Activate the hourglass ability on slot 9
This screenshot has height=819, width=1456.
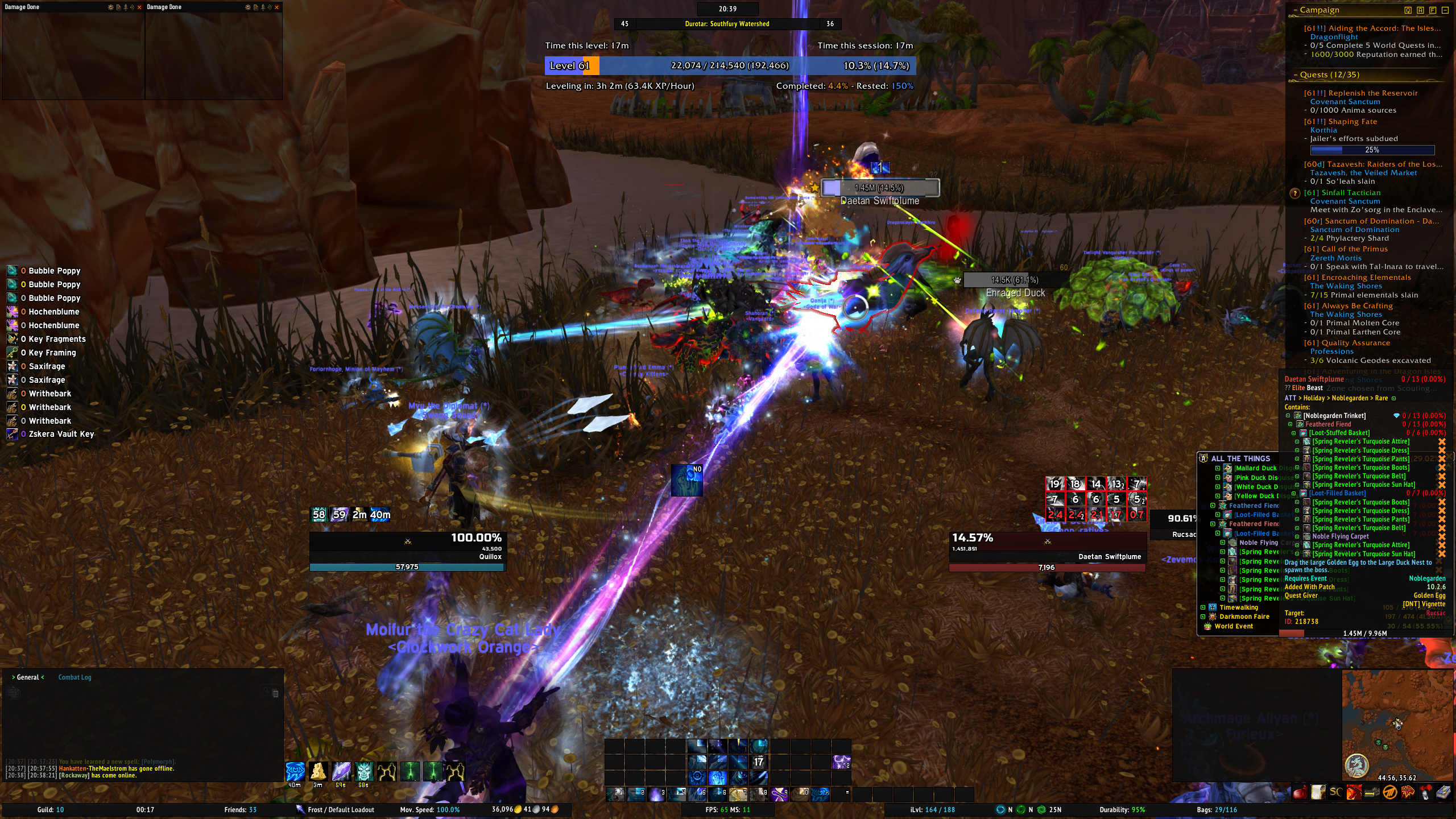[x=779, y=793]
